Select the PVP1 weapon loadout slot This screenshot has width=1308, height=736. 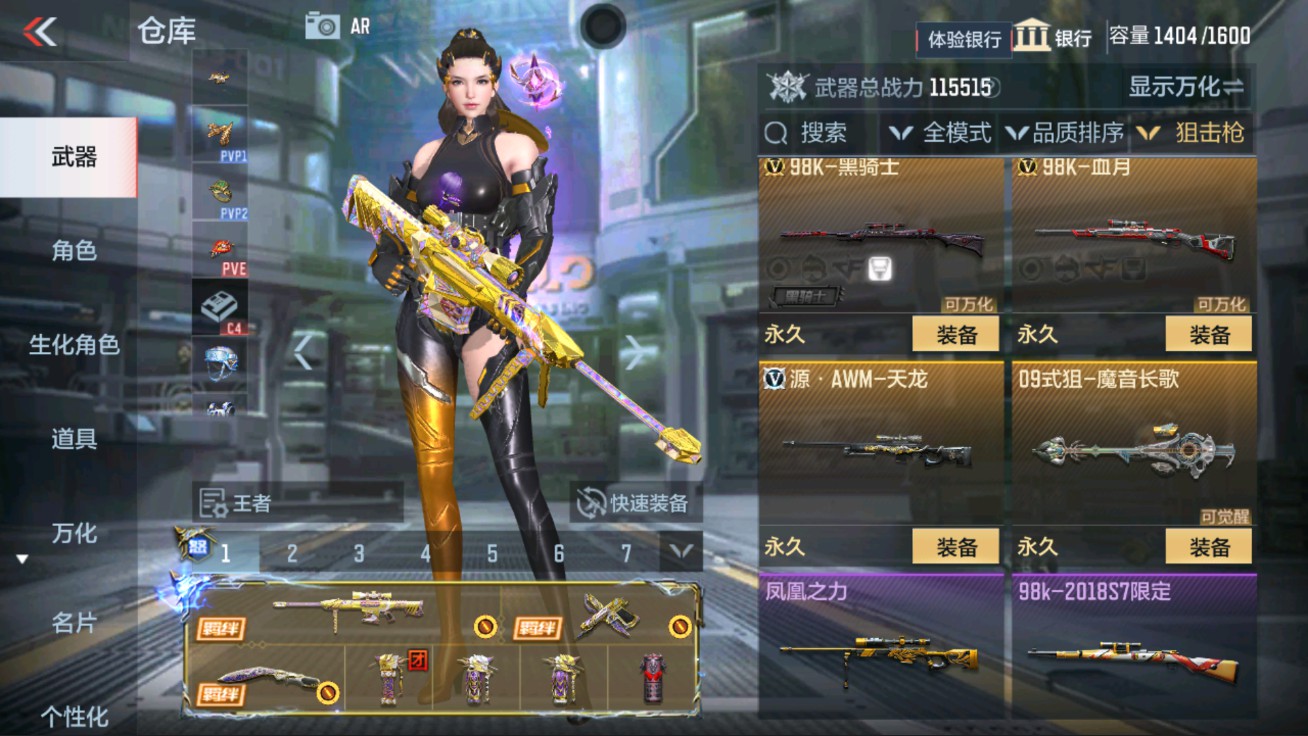[x=220, y=140]
